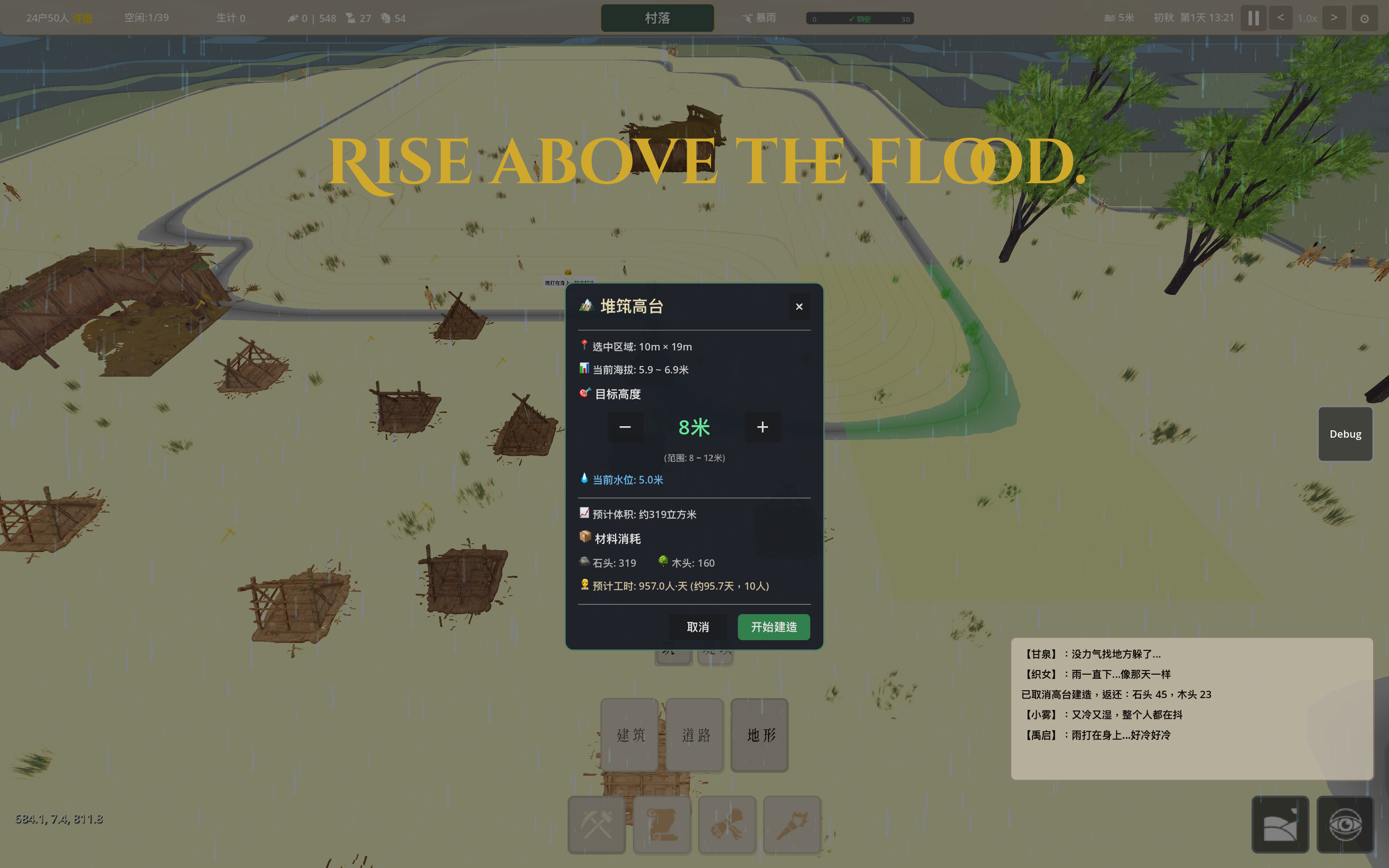Select the crossed hammer-and-pickaxe crafting tool
This screenshot has height=868, width=1389.
596,825
